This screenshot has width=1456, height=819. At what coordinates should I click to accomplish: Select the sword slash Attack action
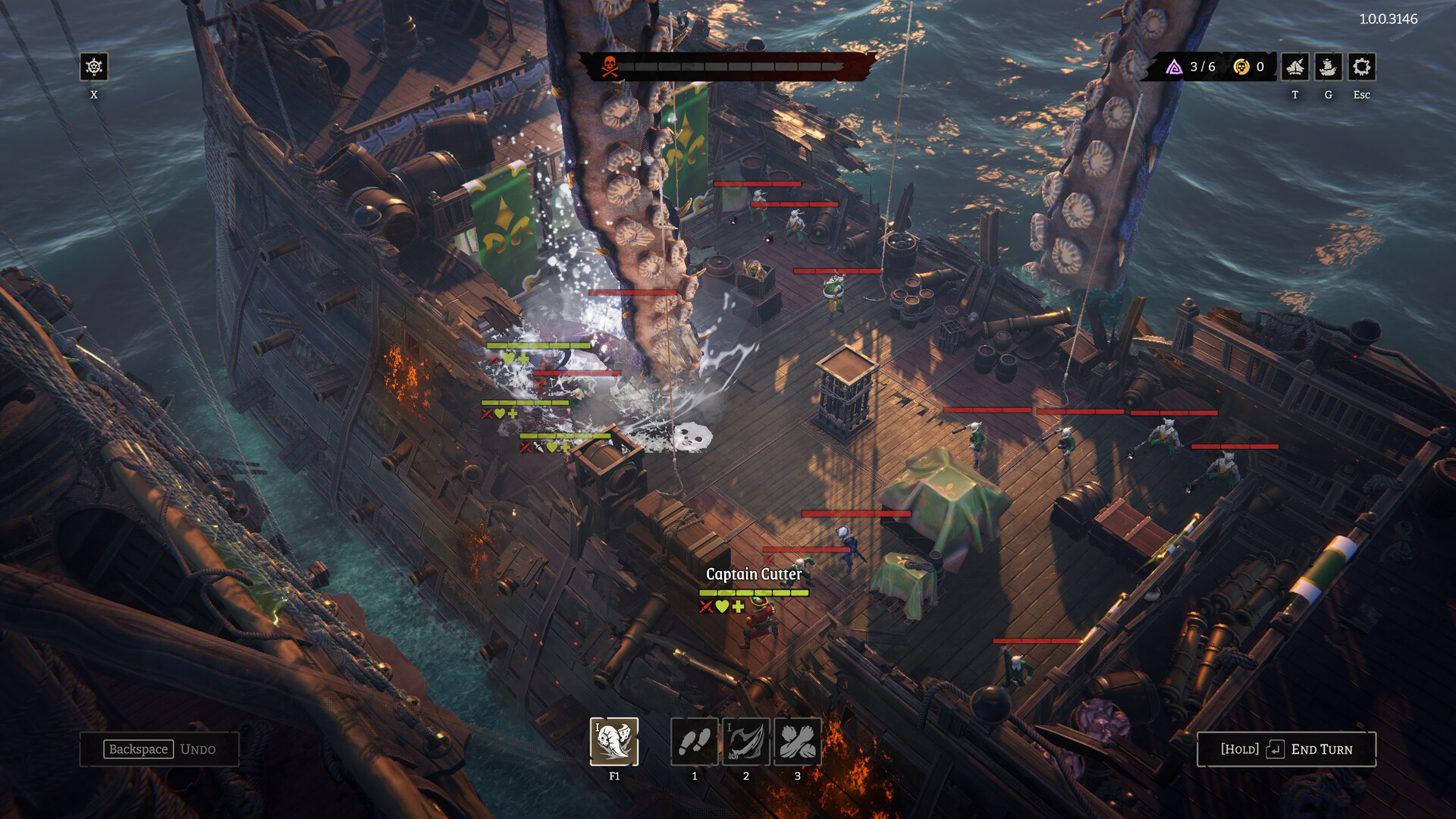coord(745,742)
